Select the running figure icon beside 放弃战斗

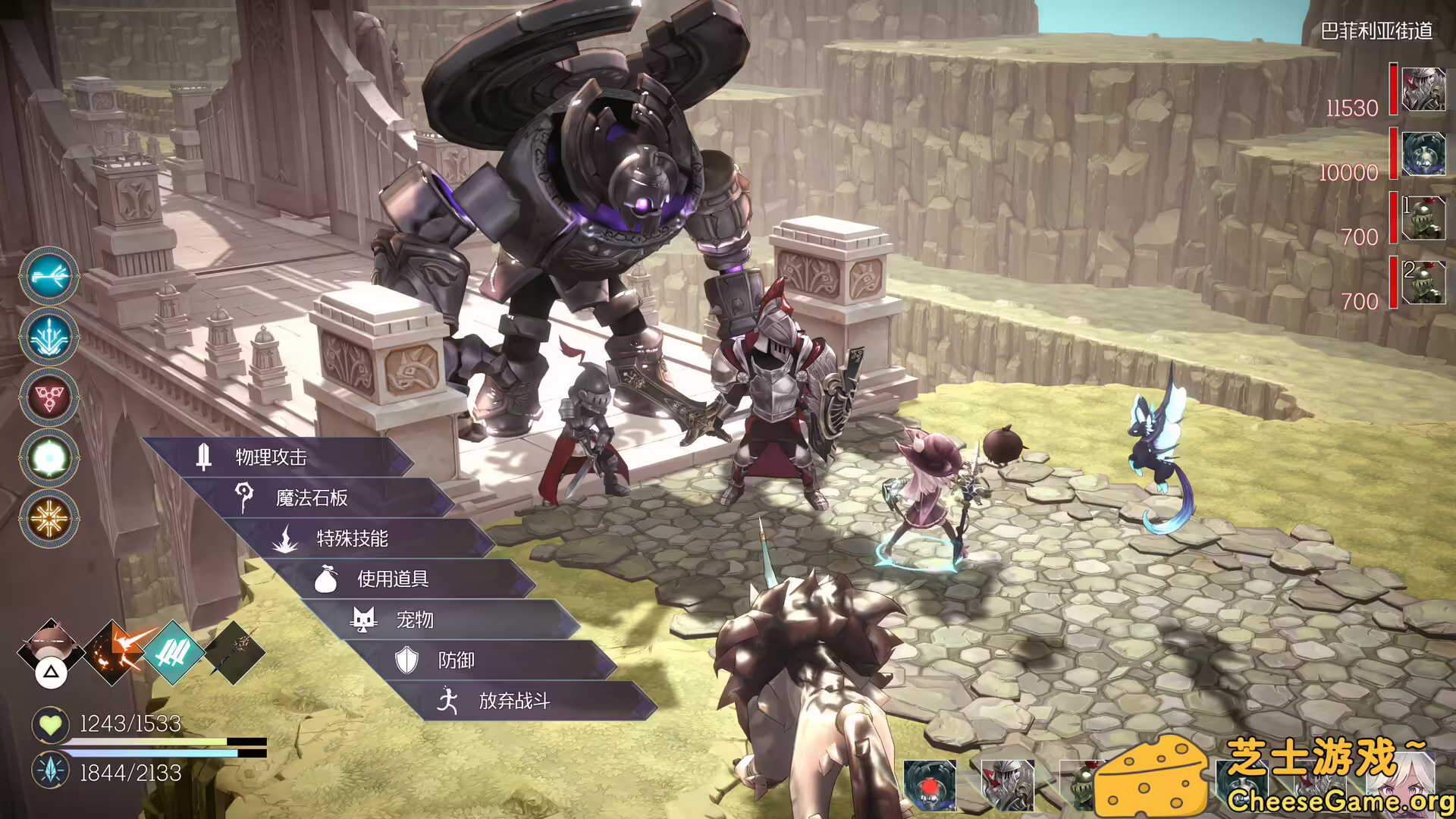tap(449, 701)
